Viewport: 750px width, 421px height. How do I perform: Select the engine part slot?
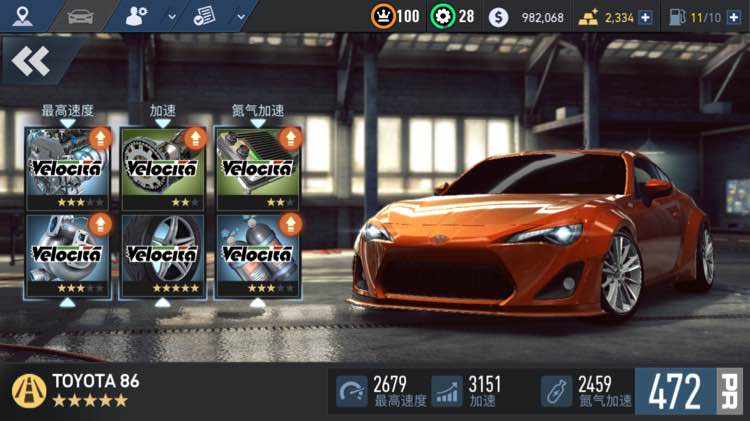(67, 168)
